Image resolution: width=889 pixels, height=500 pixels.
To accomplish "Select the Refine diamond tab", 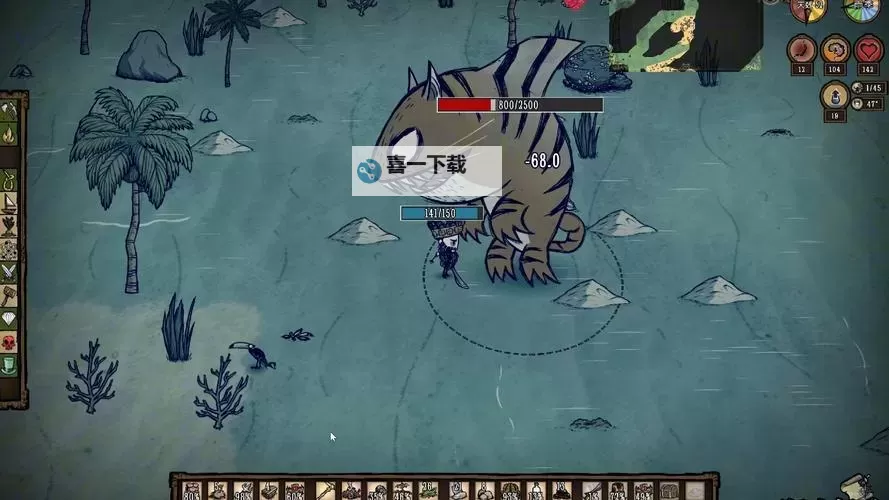I will 9,319.
